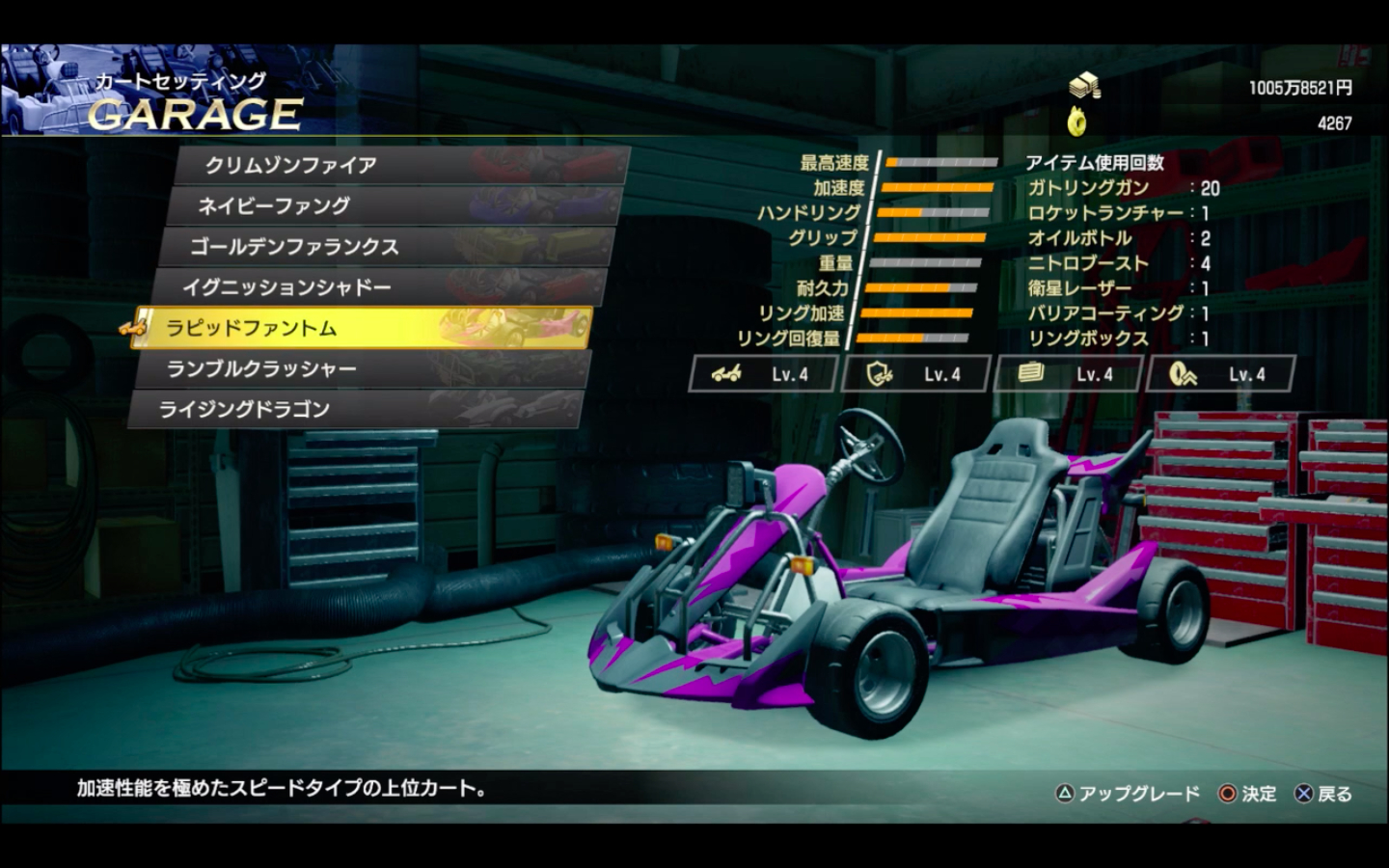Screen dimensions: 1389x868
Task: Click the yellow panel upgrade Lv.4 box
Action: [1068, 374]
